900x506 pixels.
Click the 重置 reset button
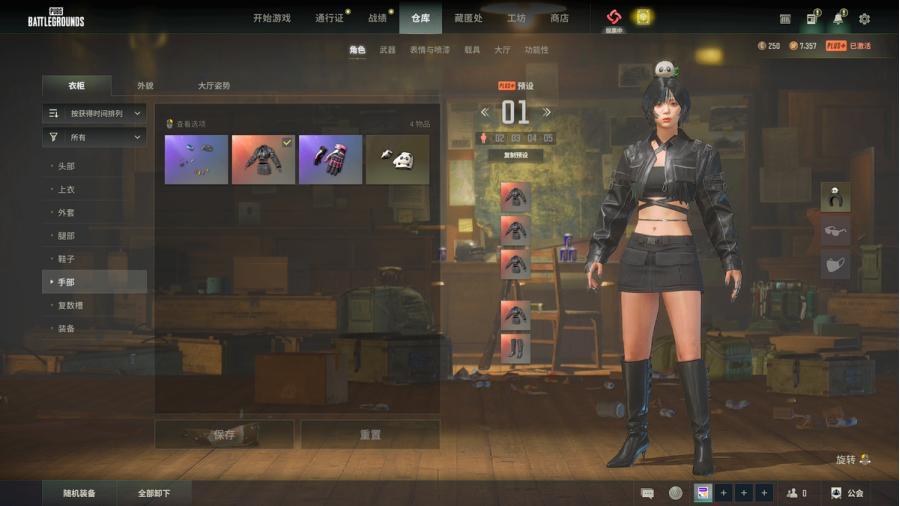[x=370, y=435]
